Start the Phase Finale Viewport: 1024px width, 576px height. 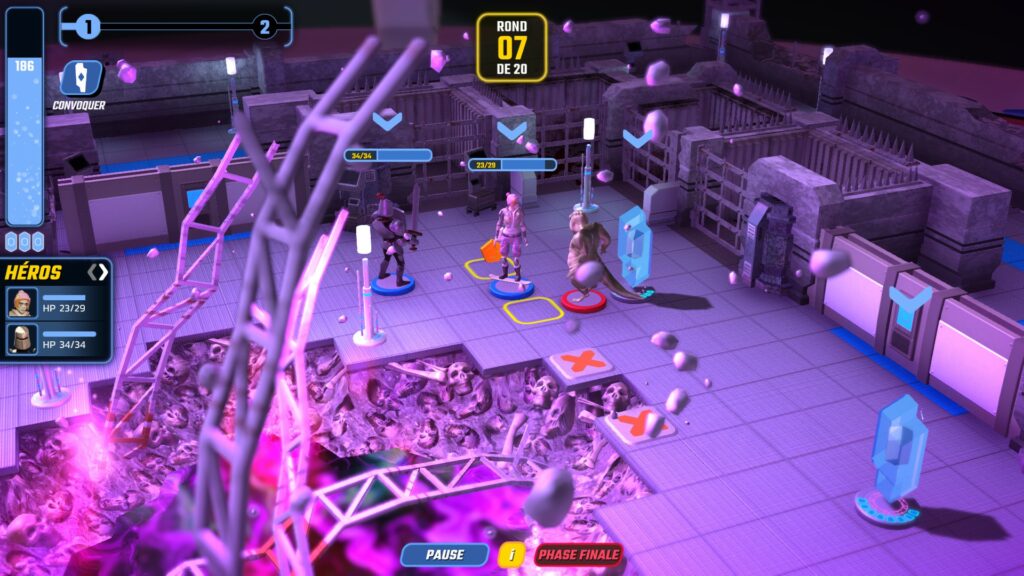coord(578,554)
